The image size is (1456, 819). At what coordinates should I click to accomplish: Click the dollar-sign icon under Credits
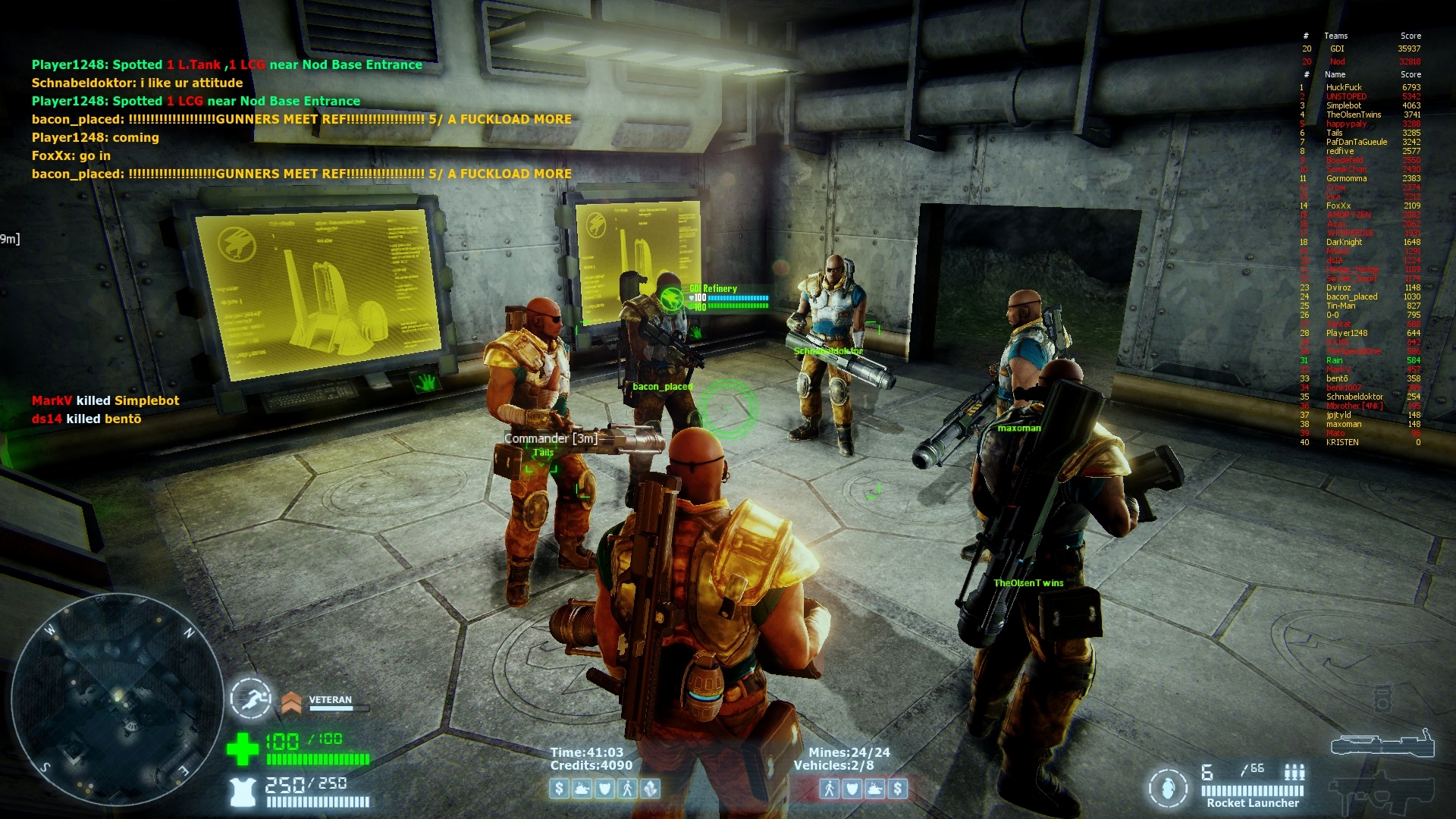pos(560,789)
